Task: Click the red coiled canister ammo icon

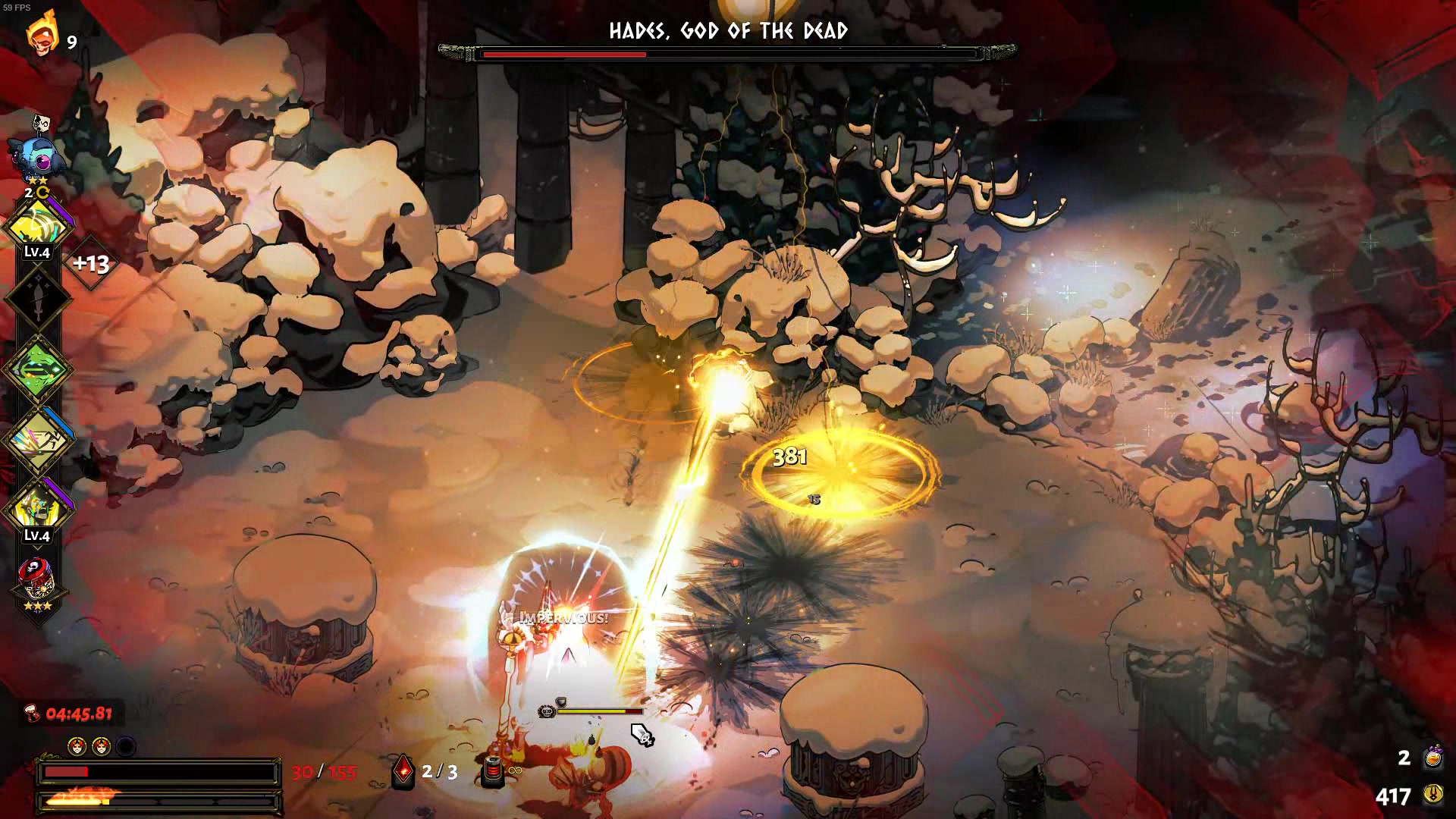Action: [x=493, y=770]
